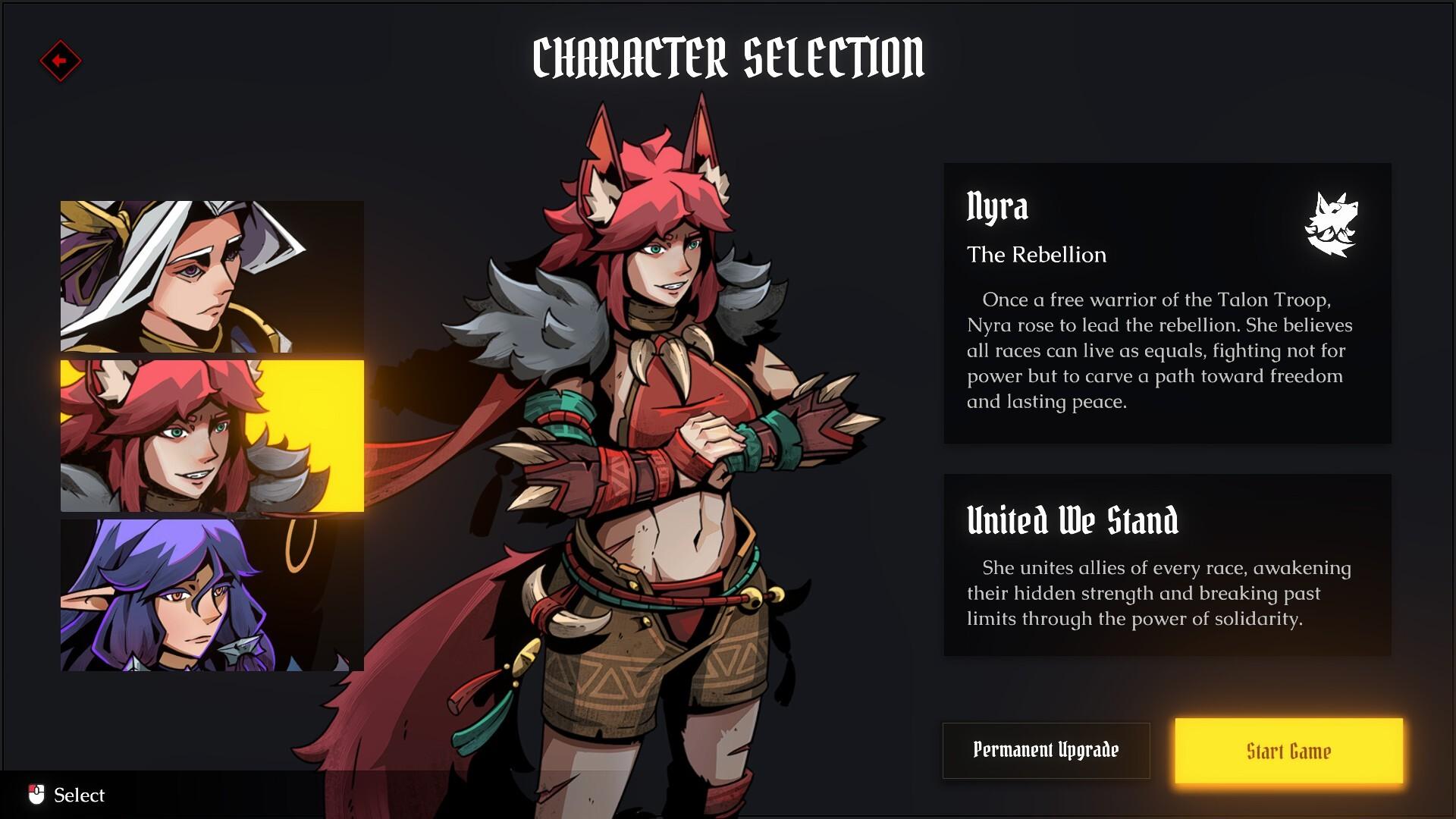Select the hooded priestess character portrait

click(x=211, y=277)
